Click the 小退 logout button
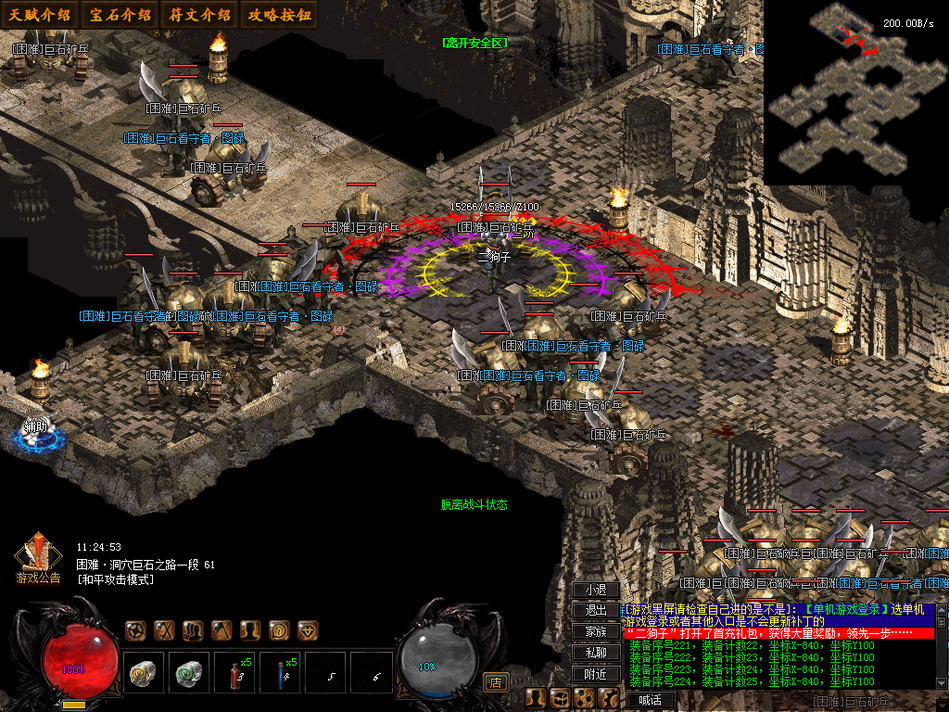Viewport: 949px width, 712px height. [x=596, y=590]
